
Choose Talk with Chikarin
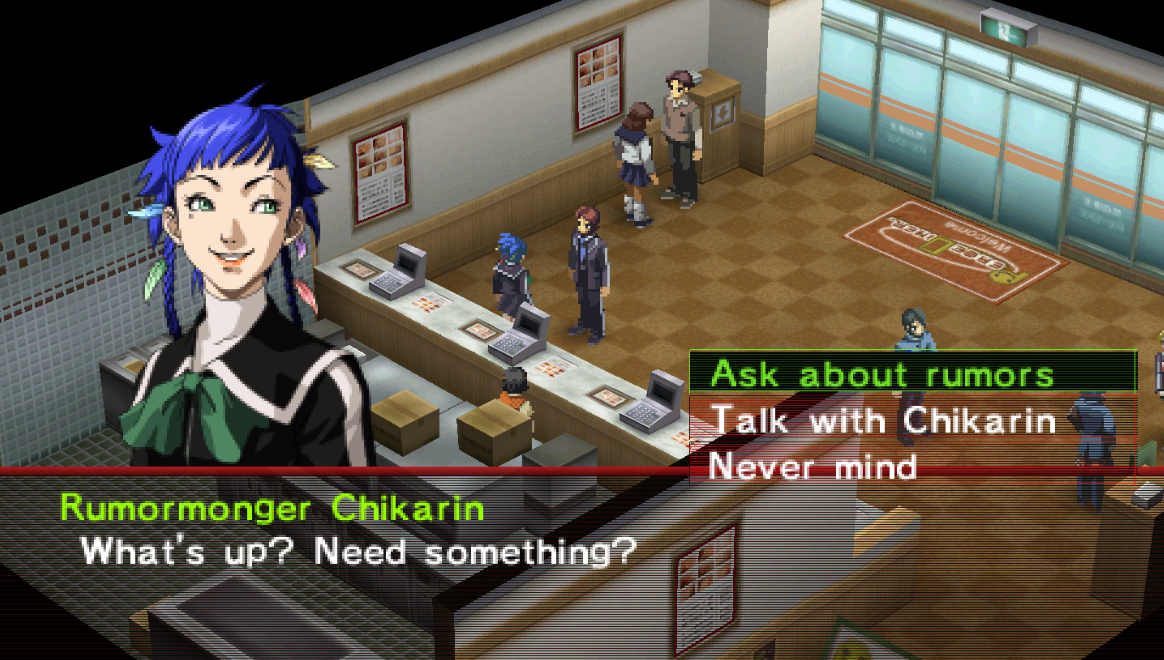[882, 420]
